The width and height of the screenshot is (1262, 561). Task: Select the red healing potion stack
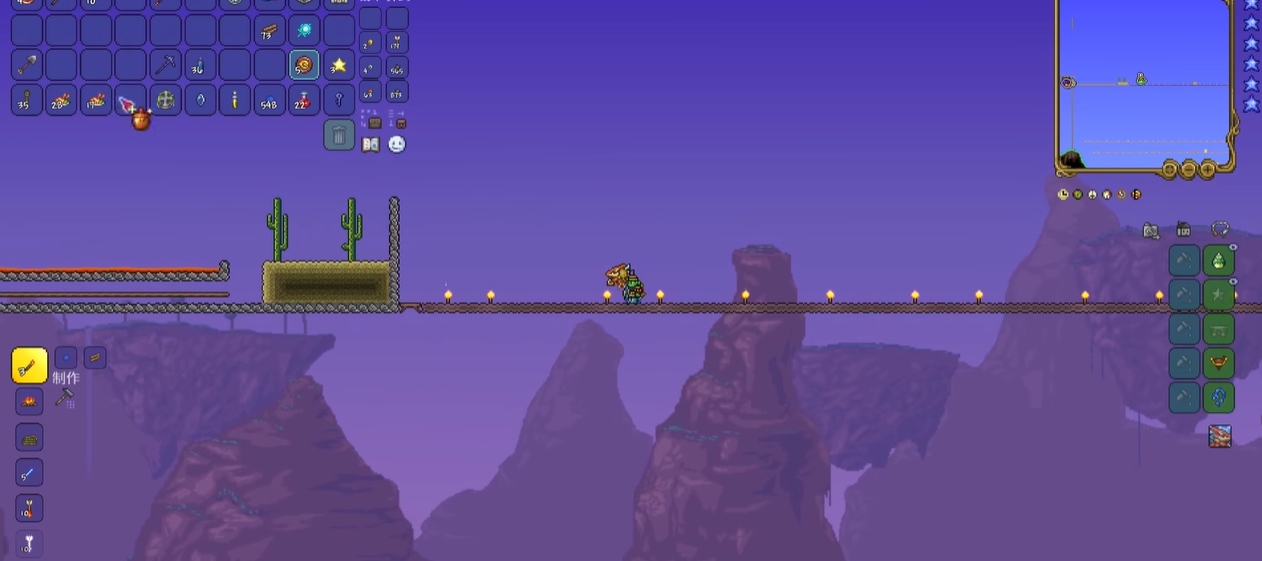pos(304,100)
